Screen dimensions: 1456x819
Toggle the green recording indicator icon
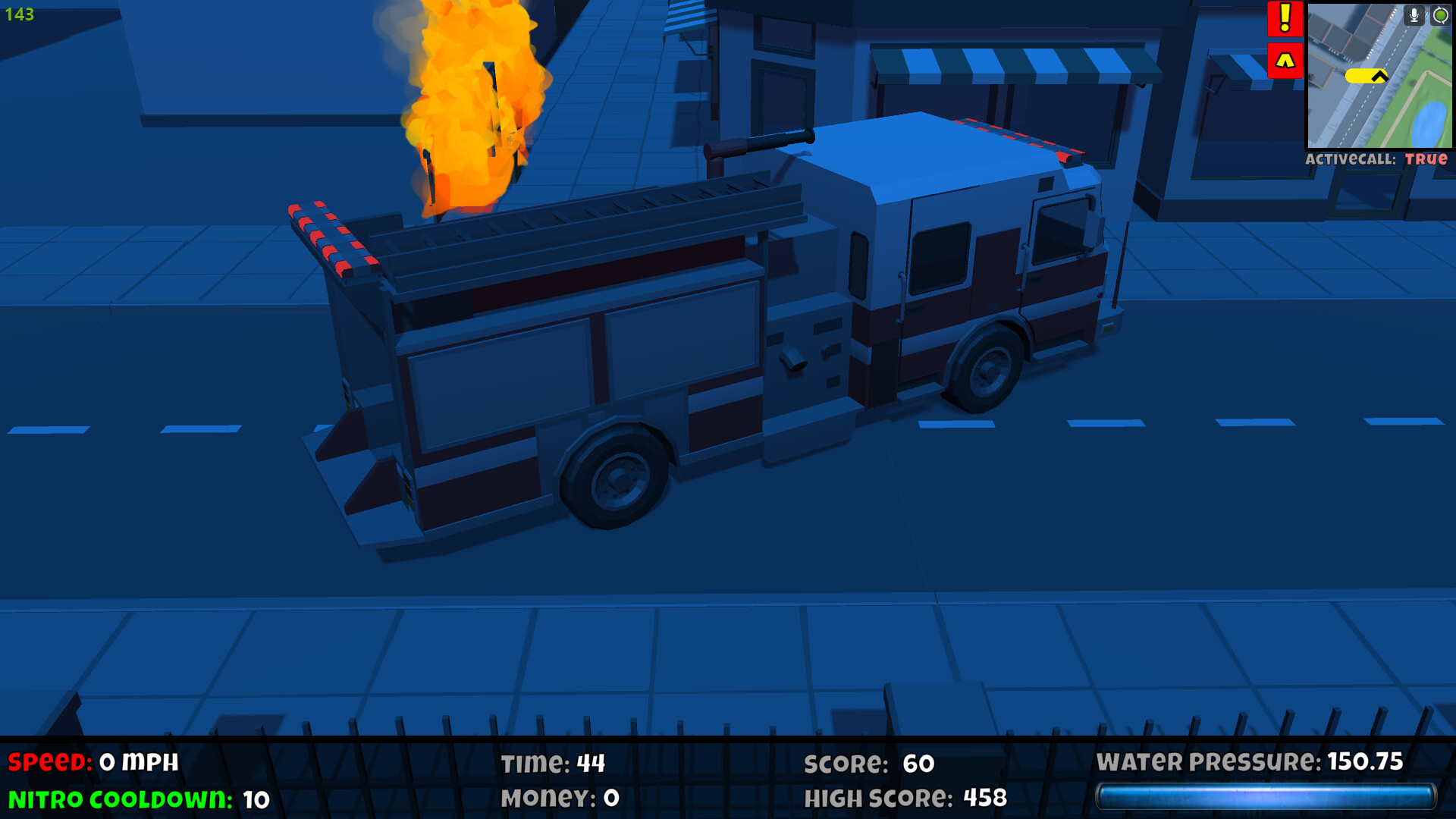pos(1439,16)
